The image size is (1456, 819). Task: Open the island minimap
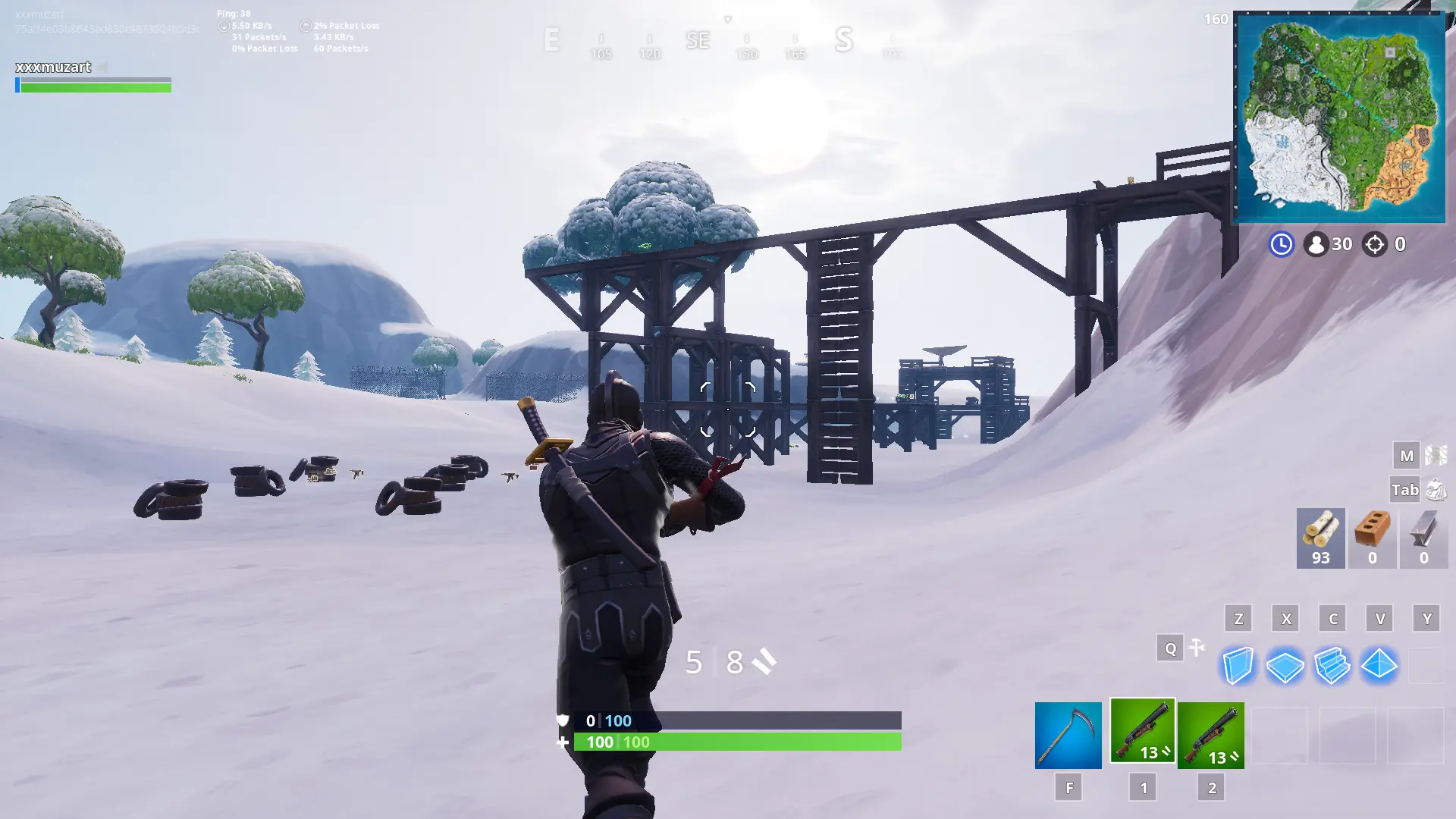(1339, 118)
